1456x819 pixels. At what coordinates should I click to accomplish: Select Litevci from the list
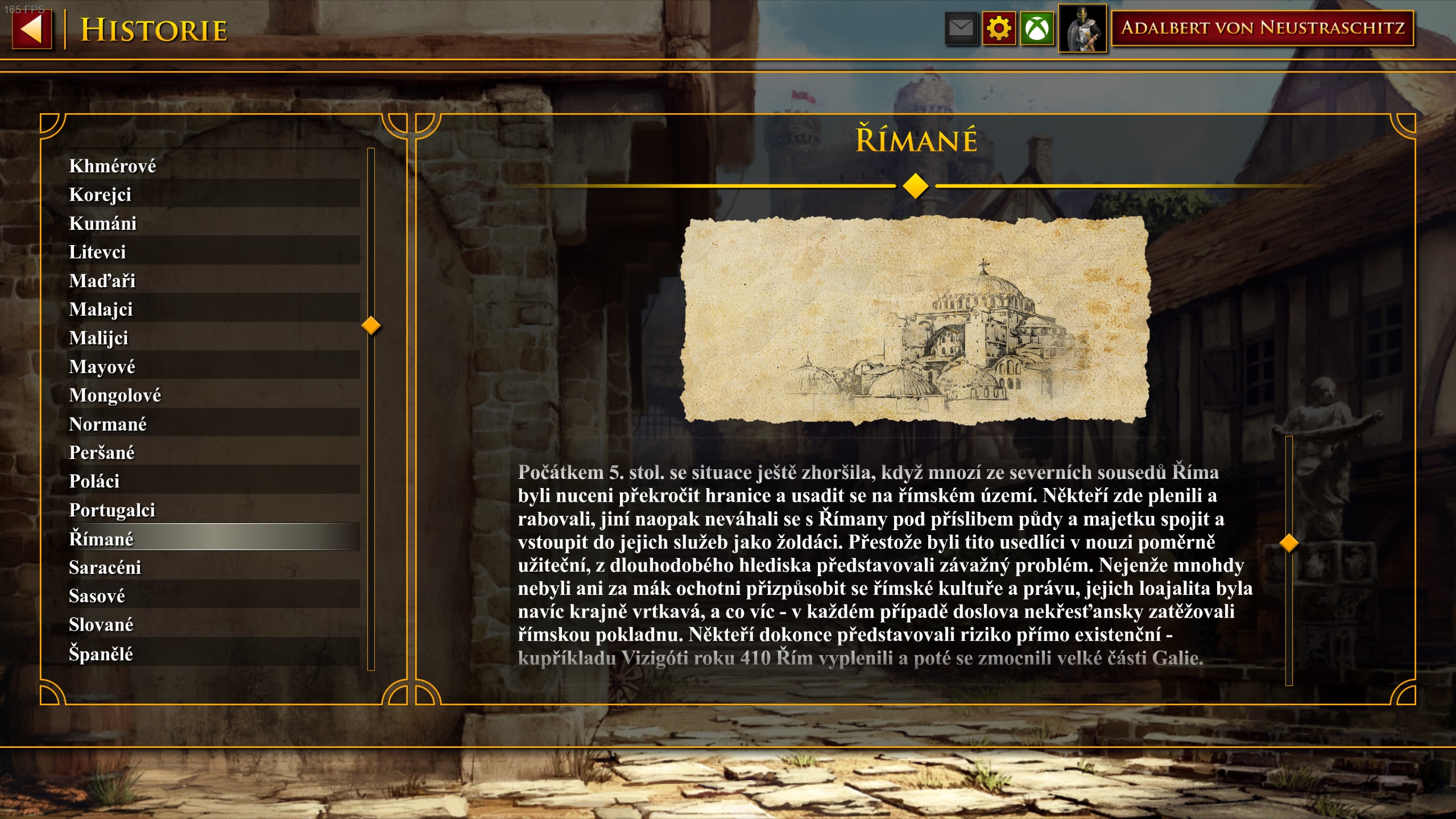pyautogui.click(x=97, y=252)
